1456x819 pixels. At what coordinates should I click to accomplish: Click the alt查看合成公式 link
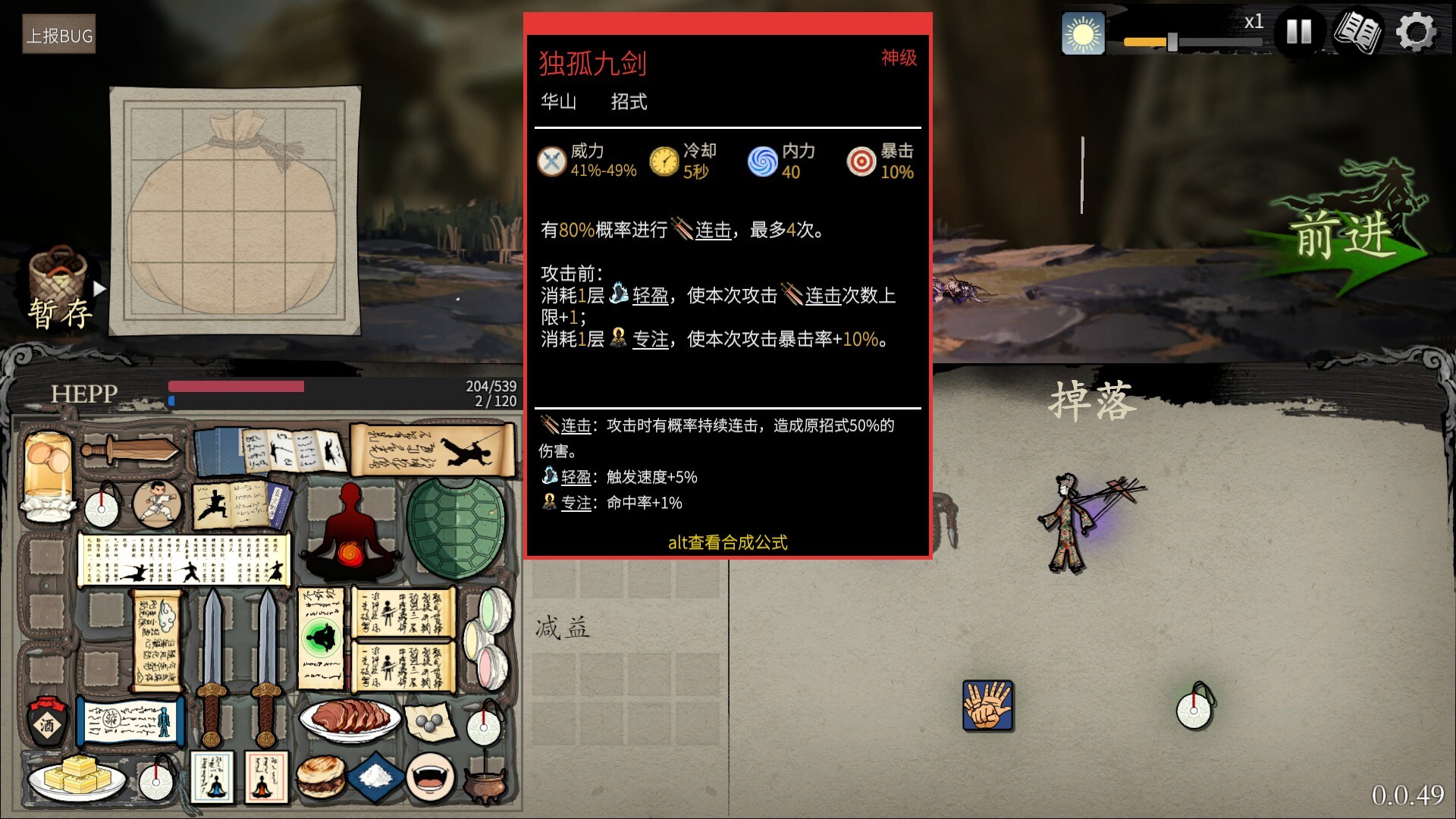point(726,542)
